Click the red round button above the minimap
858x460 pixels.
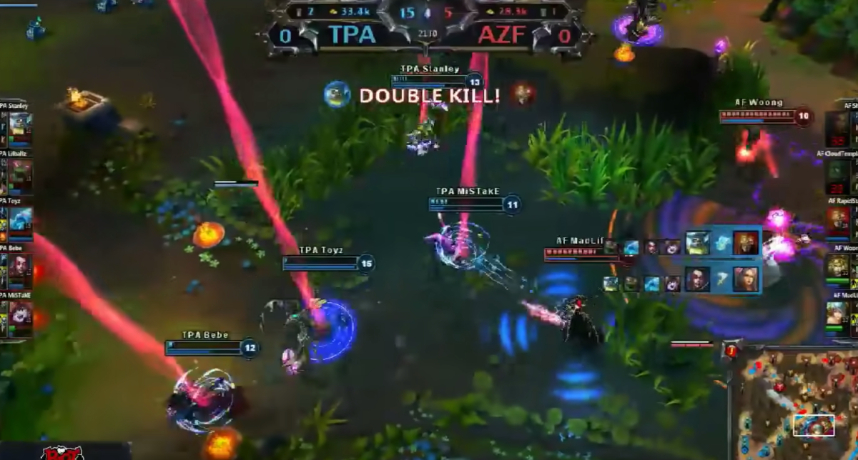click(731, 351)
